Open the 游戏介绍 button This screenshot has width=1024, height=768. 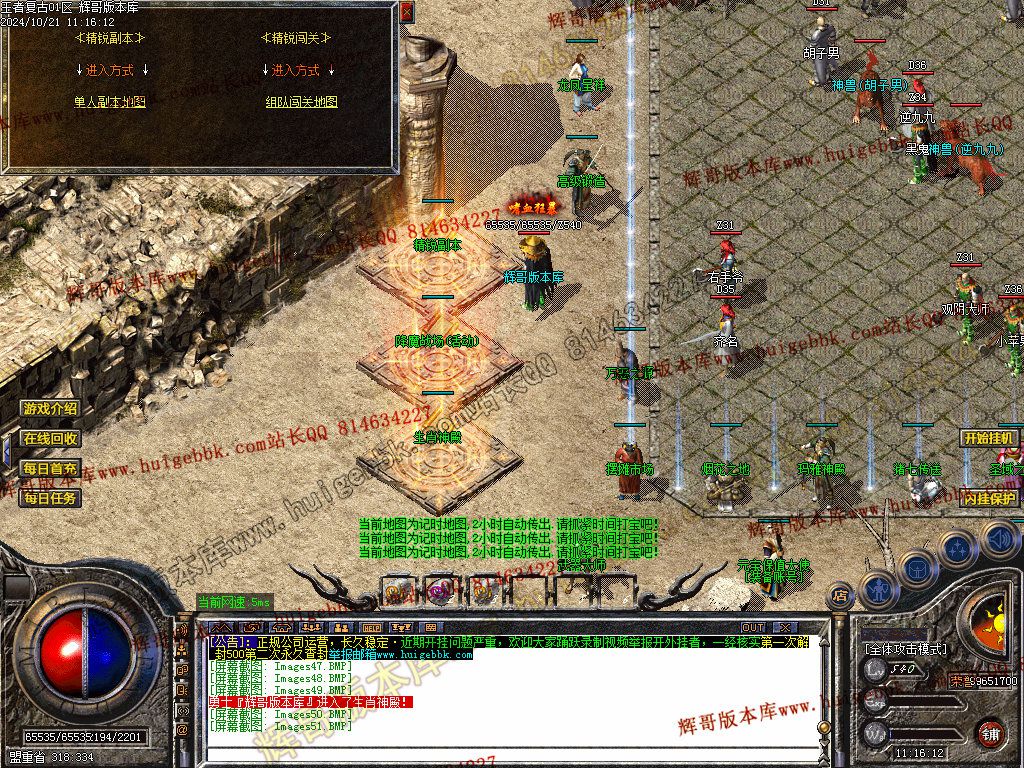tap(51, 408)
